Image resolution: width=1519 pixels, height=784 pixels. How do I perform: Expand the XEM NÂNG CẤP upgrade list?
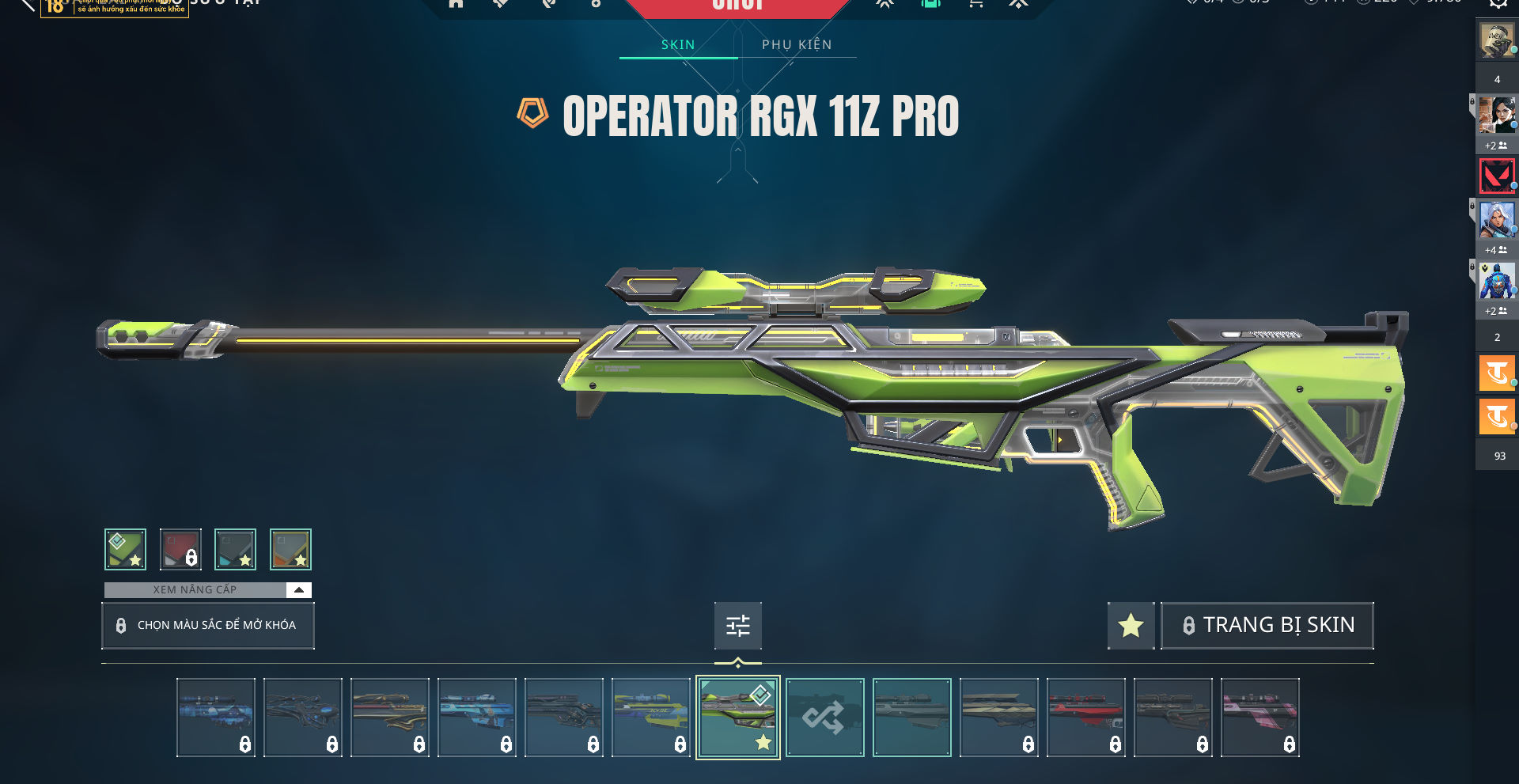tap(298, 590)
